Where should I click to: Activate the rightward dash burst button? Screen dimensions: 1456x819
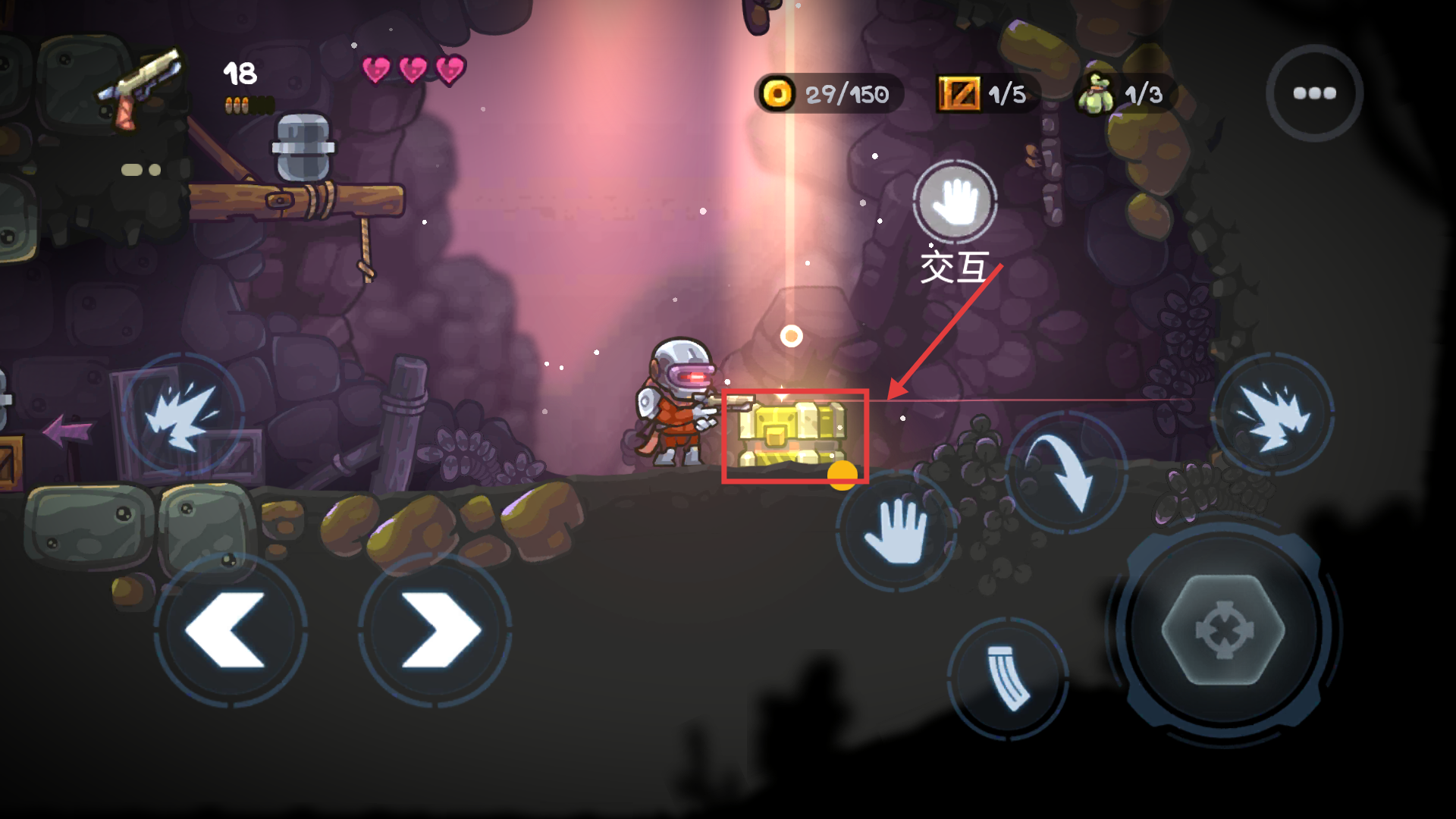coord(1273,415)
